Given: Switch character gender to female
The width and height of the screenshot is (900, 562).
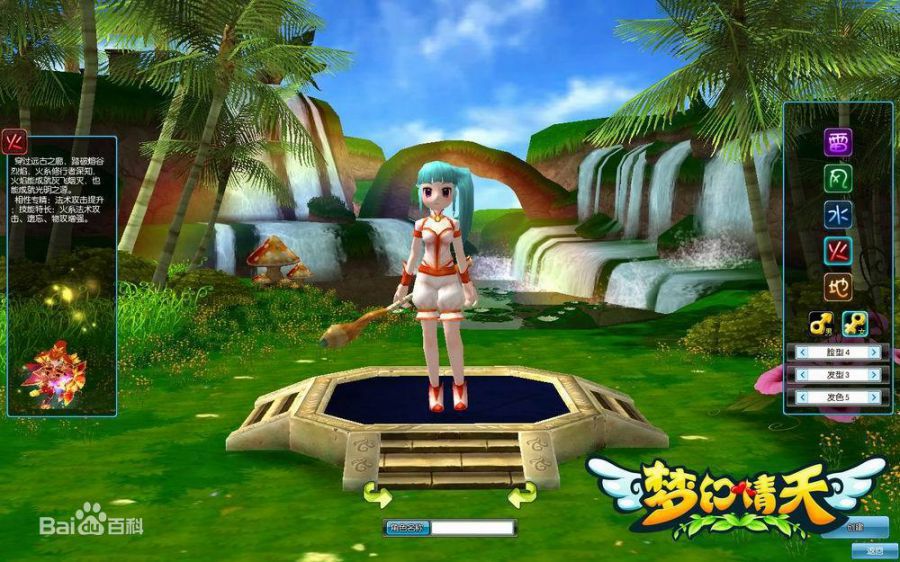Looking at the screenshot, I should [854, 323].
